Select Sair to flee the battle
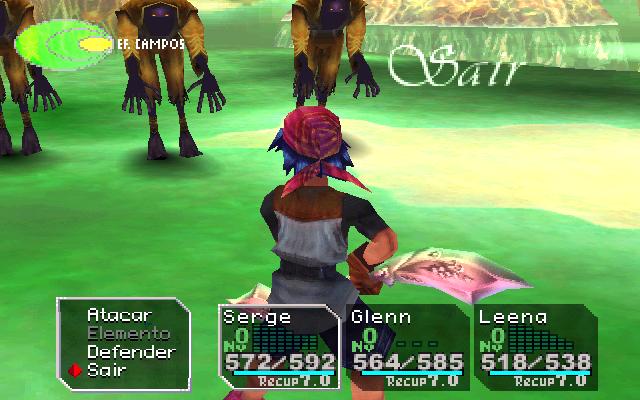 tap(107, 370)
